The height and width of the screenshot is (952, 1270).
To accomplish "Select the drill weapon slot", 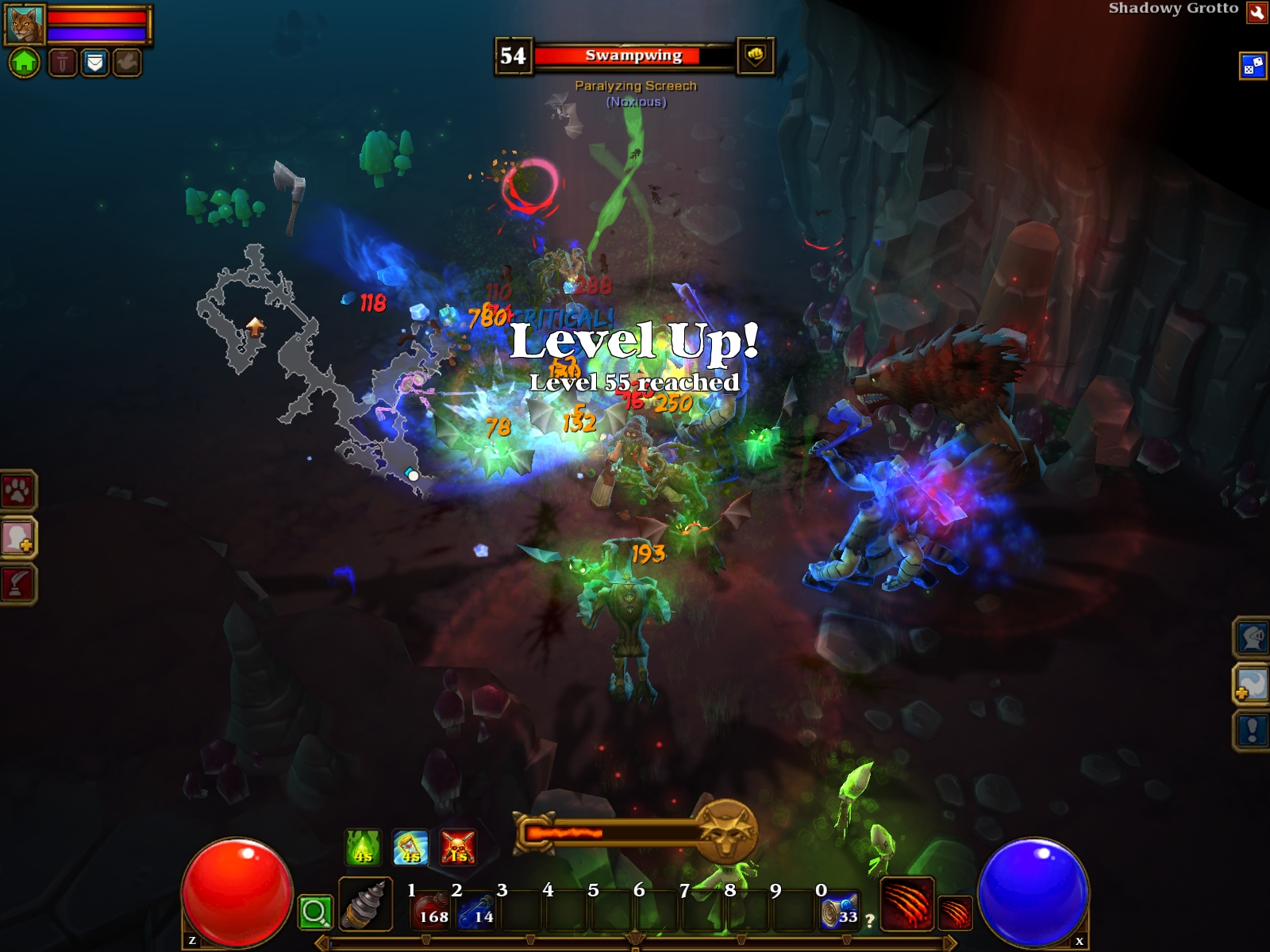I will (x=365, y=904).
